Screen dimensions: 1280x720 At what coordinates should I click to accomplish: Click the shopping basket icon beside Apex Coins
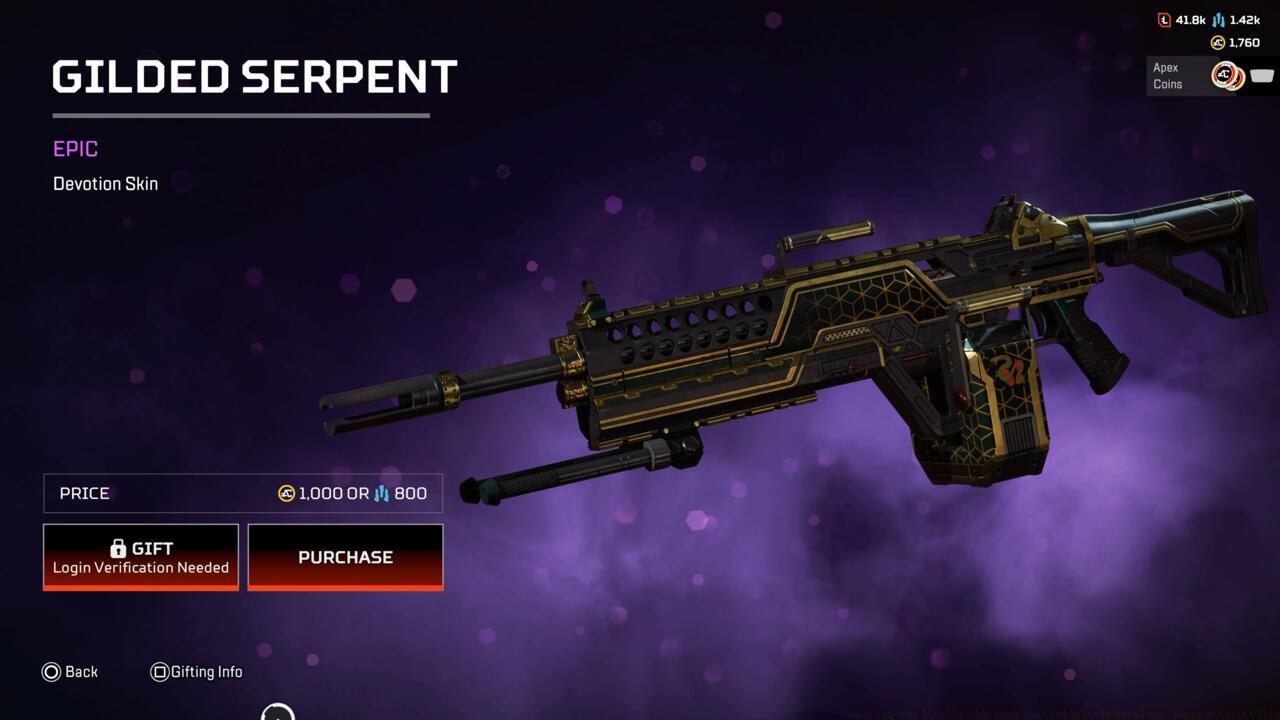tap(1261, 75)
